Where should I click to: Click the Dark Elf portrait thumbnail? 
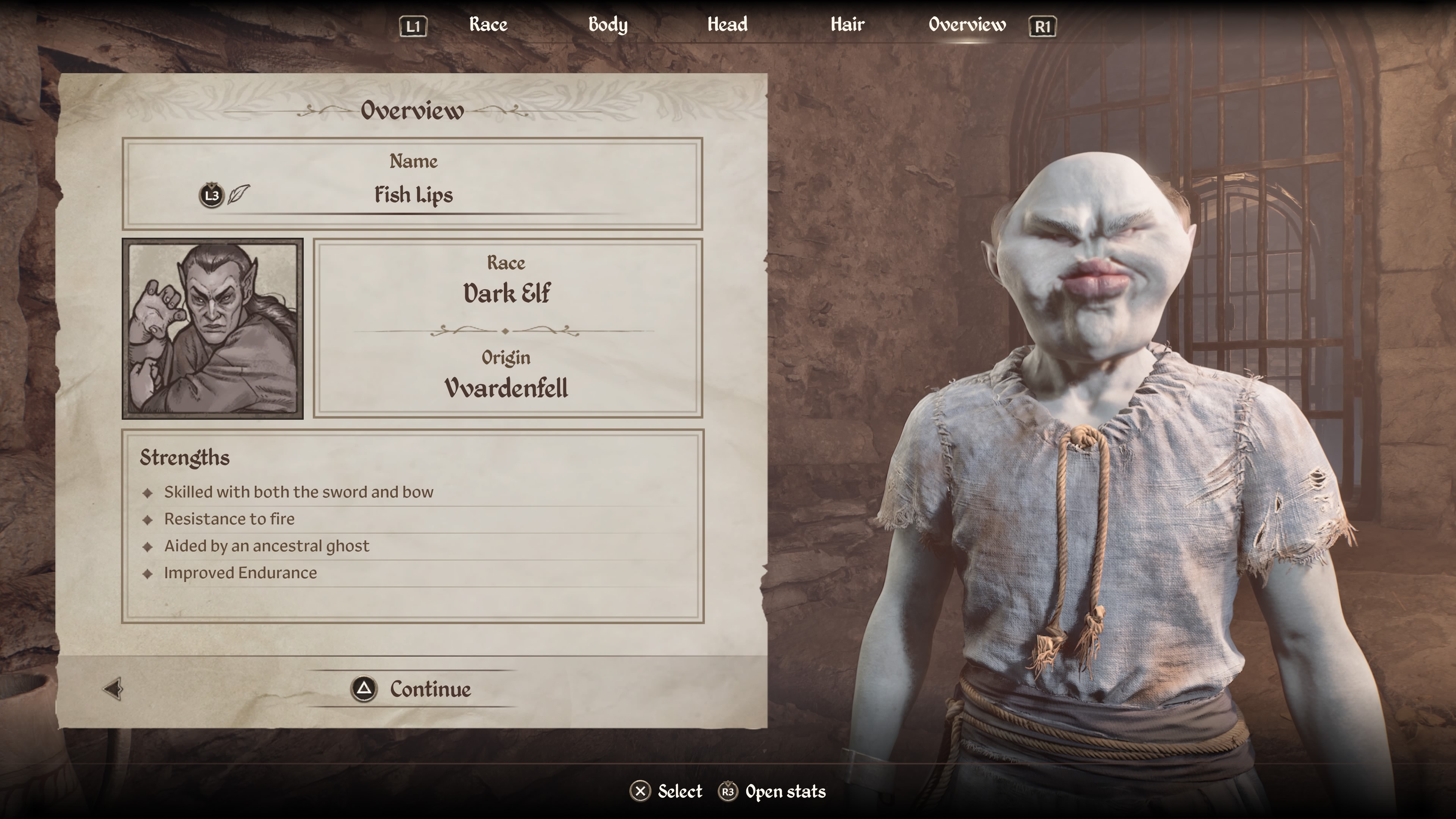(212, 328)
